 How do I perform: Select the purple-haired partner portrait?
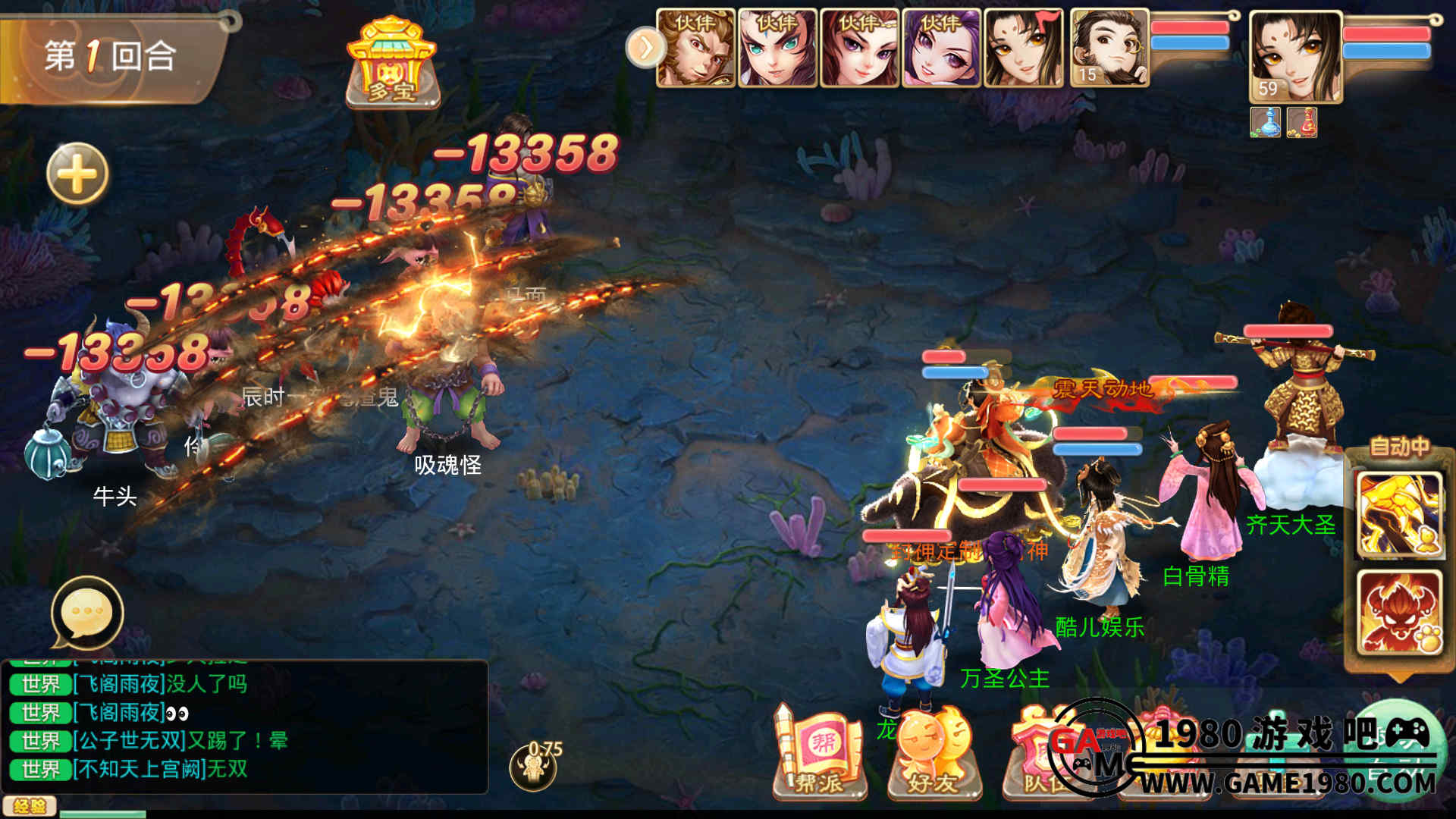(941, 48)
